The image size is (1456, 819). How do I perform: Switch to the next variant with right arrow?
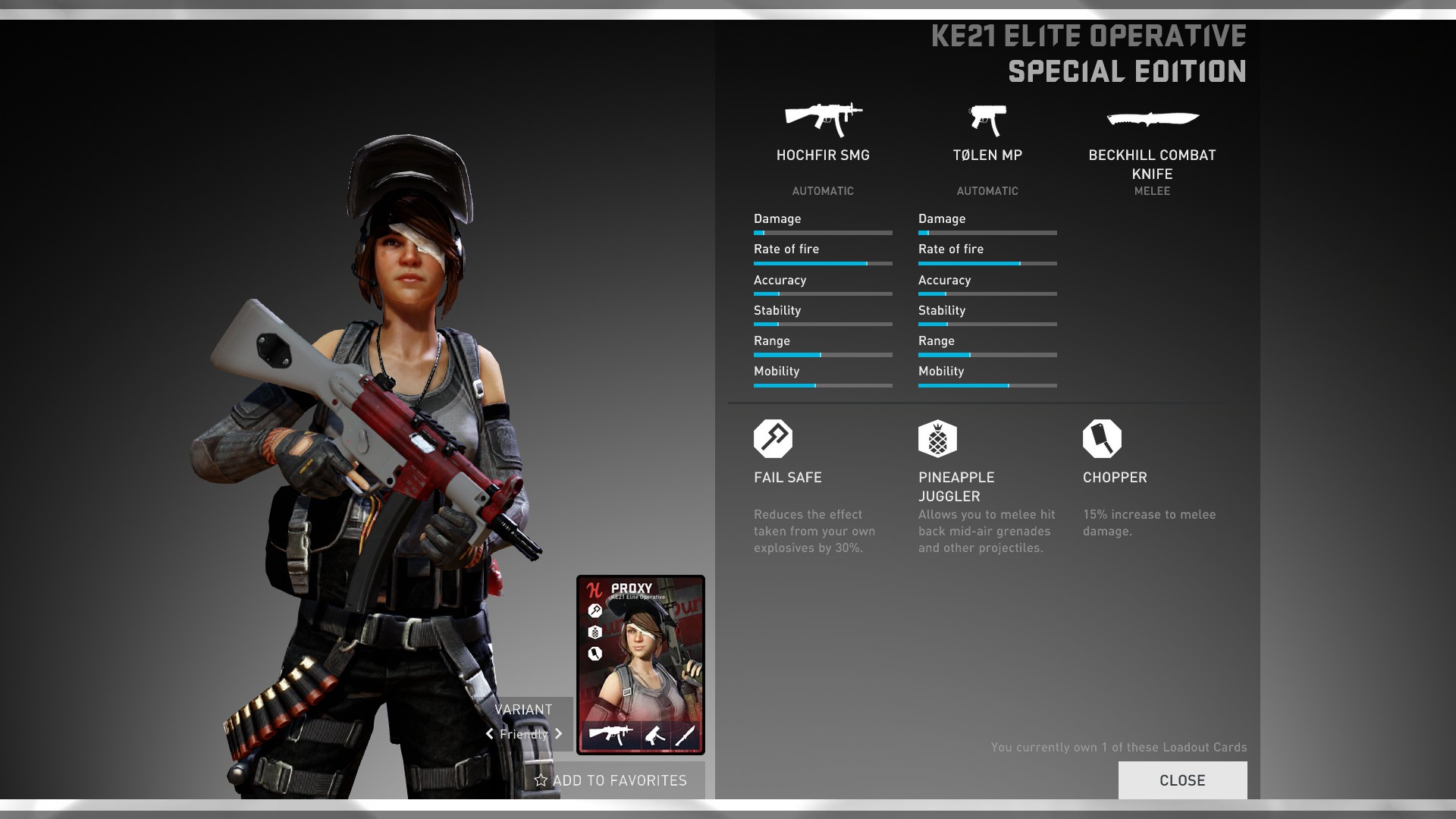pyautogui.click(x=559, y=733)
